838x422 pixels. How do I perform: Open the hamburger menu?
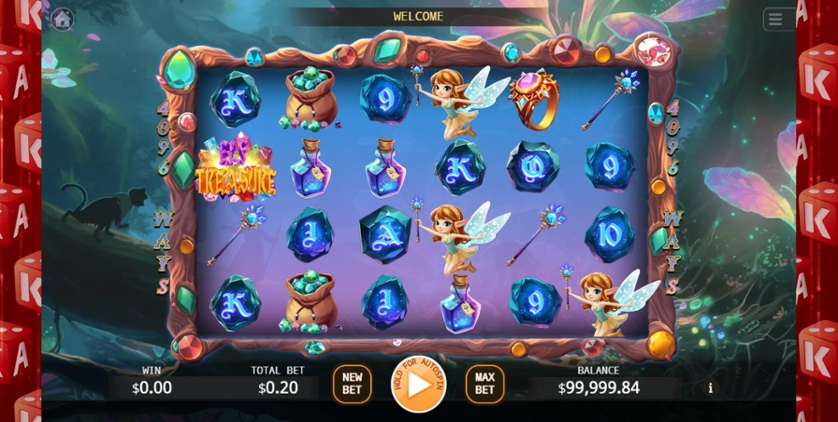(775, 19)
